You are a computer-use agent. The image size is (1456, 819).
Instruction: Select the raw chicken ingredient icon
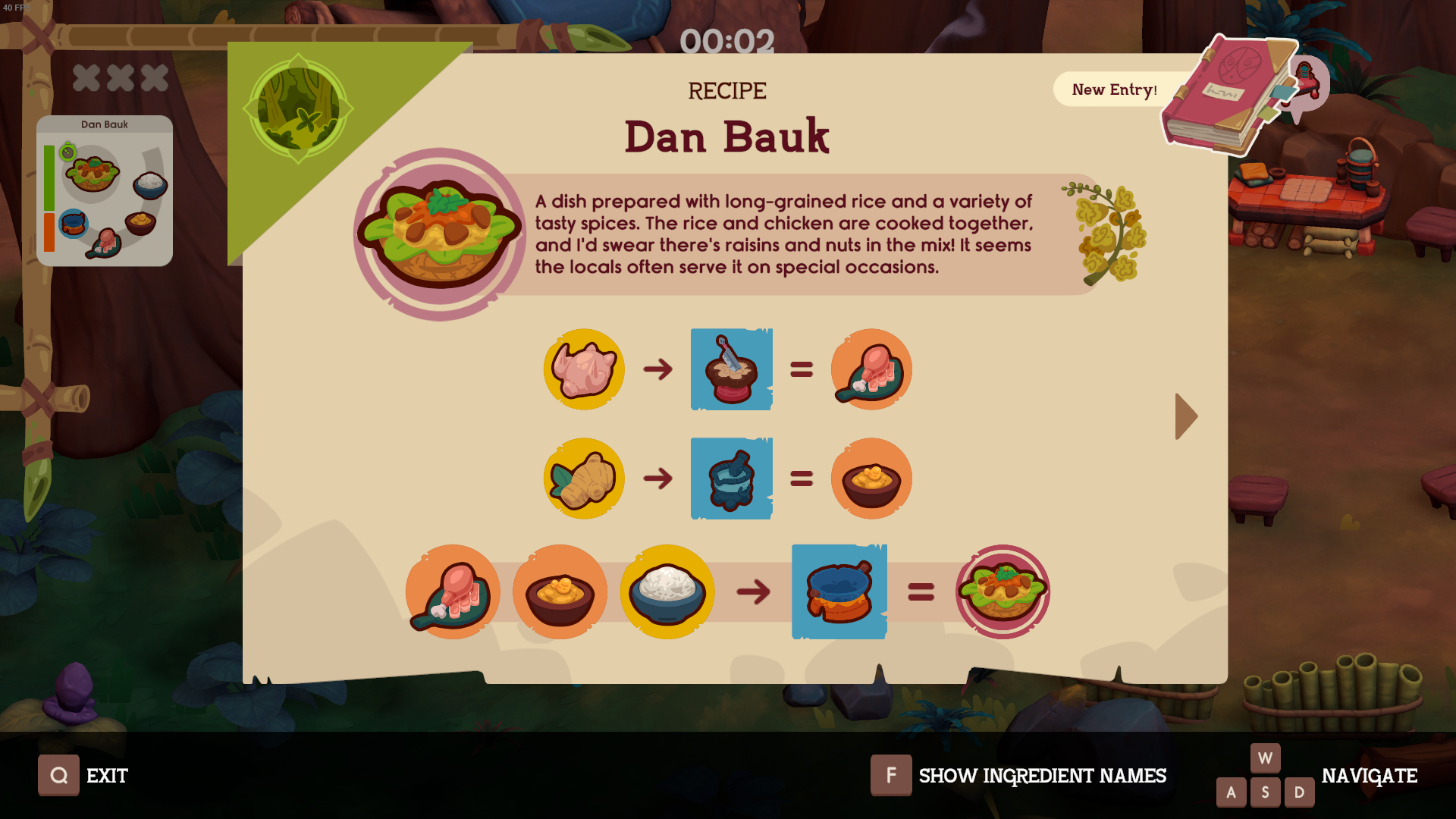pos(583,370)
